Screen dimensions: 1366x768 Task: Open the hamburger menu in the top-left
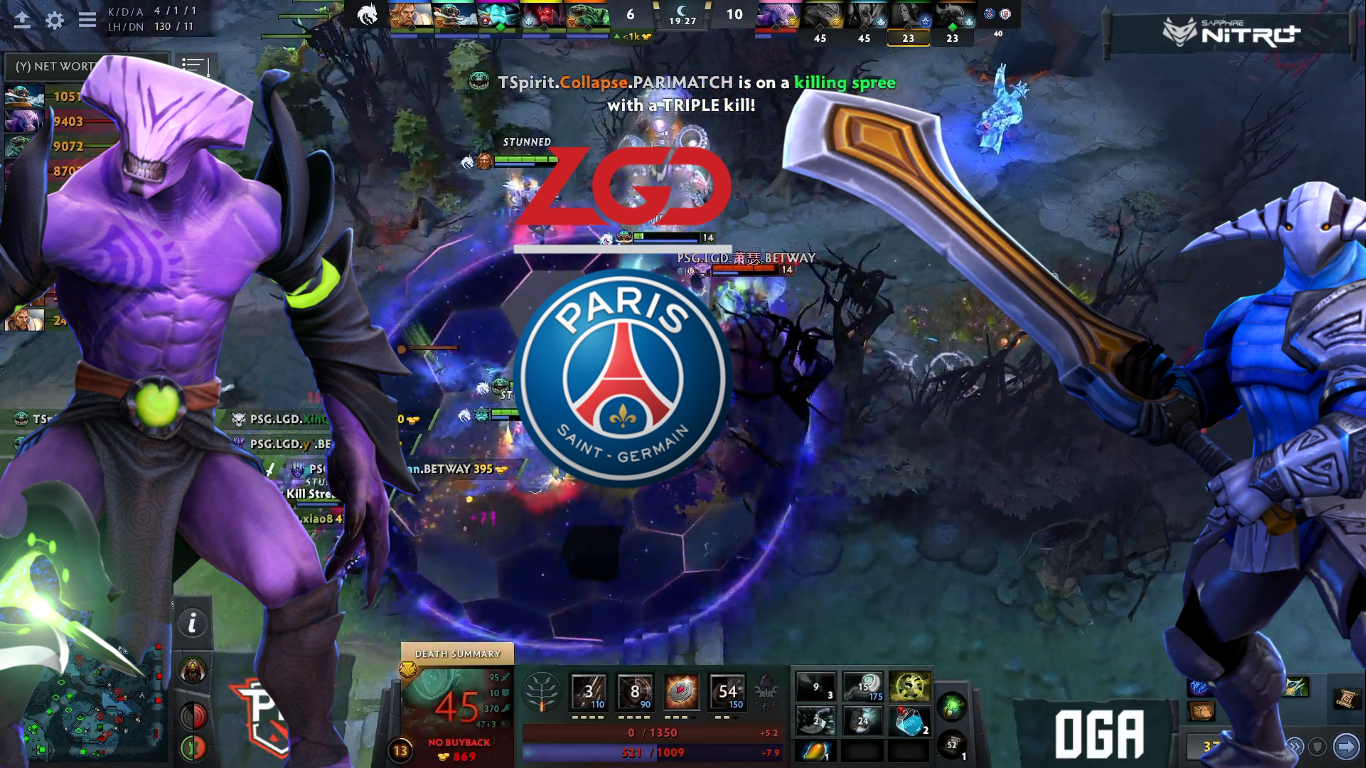(x=87, y=19)
